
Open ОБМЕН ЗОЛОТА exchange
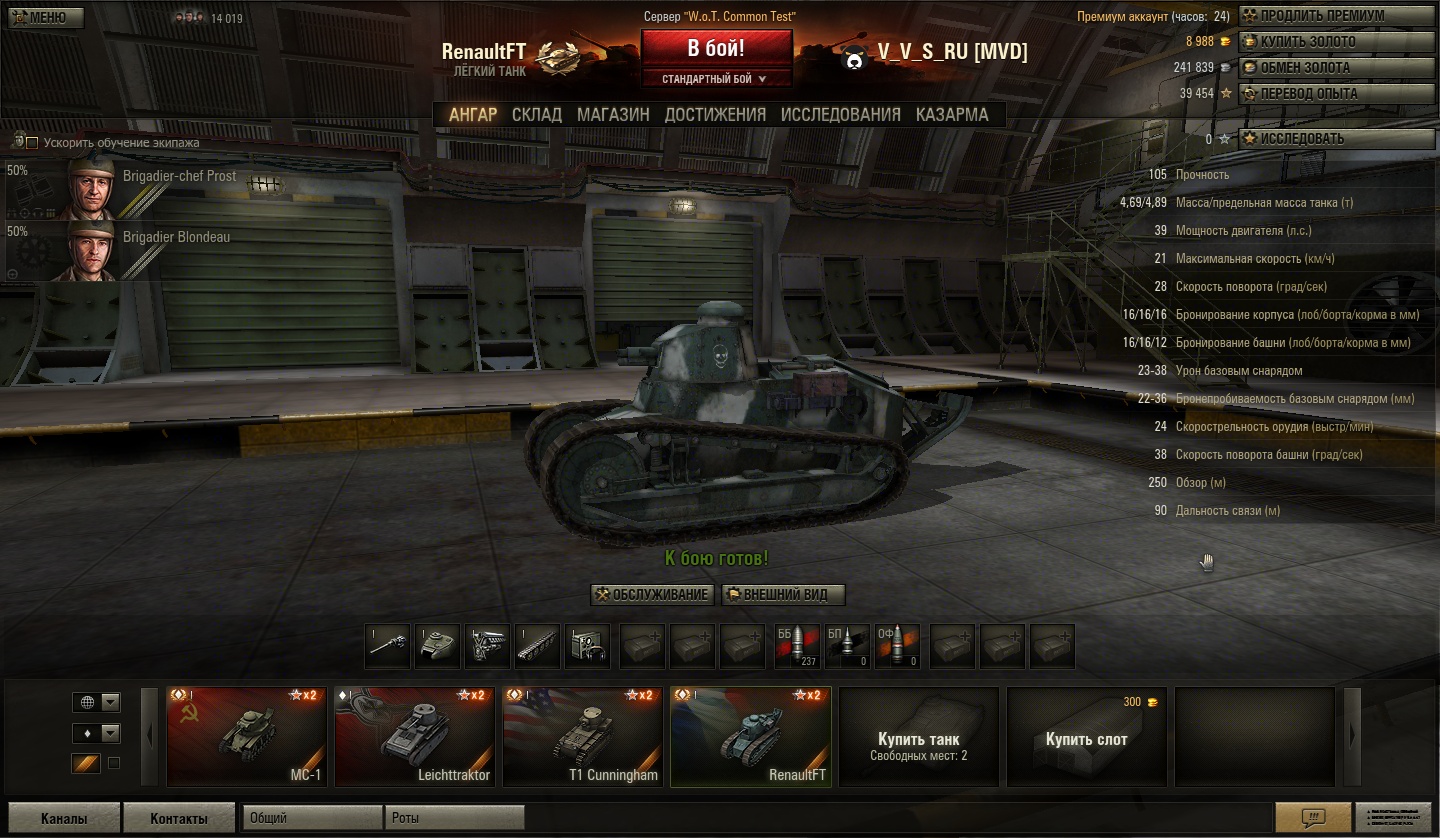[1336, 68]
